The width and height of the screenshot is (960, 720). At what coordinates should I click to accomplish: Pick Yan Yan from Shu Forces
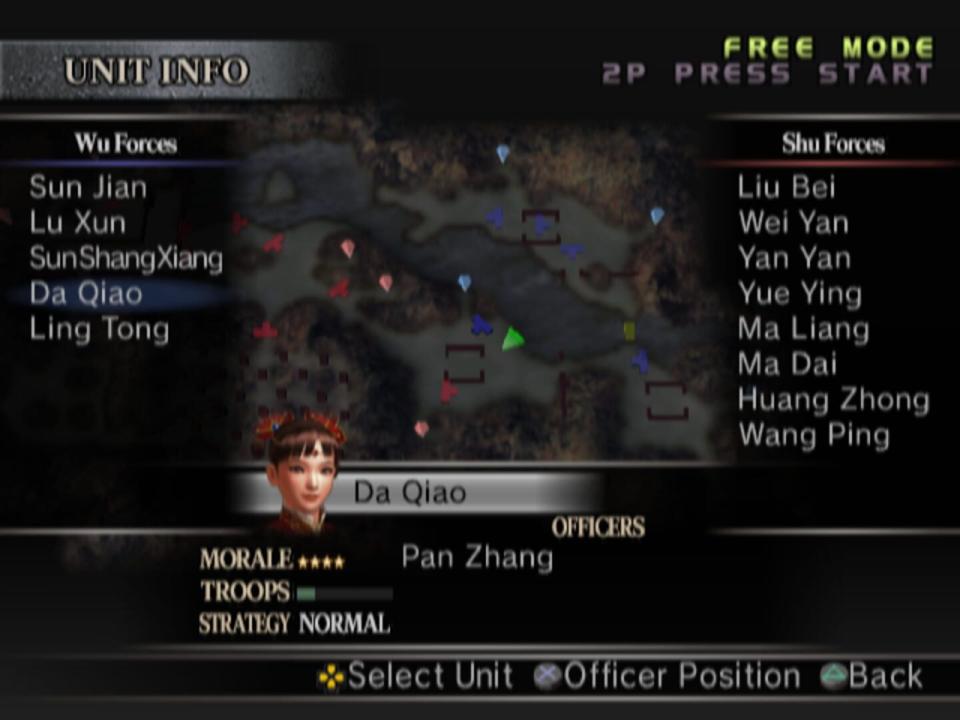click(x=794, y=258)
